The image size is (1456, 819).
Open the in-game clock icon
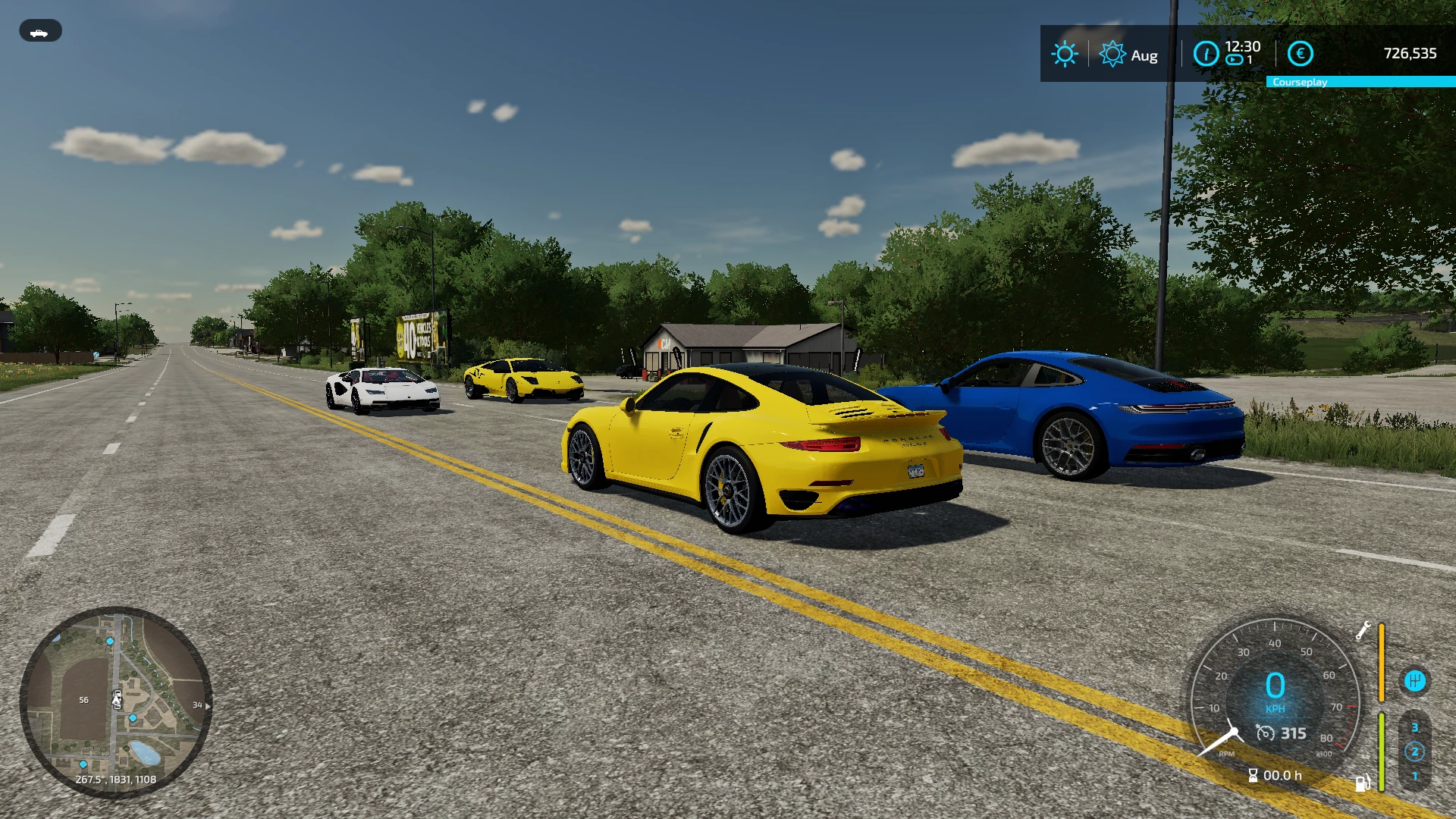pos(1205,54)
